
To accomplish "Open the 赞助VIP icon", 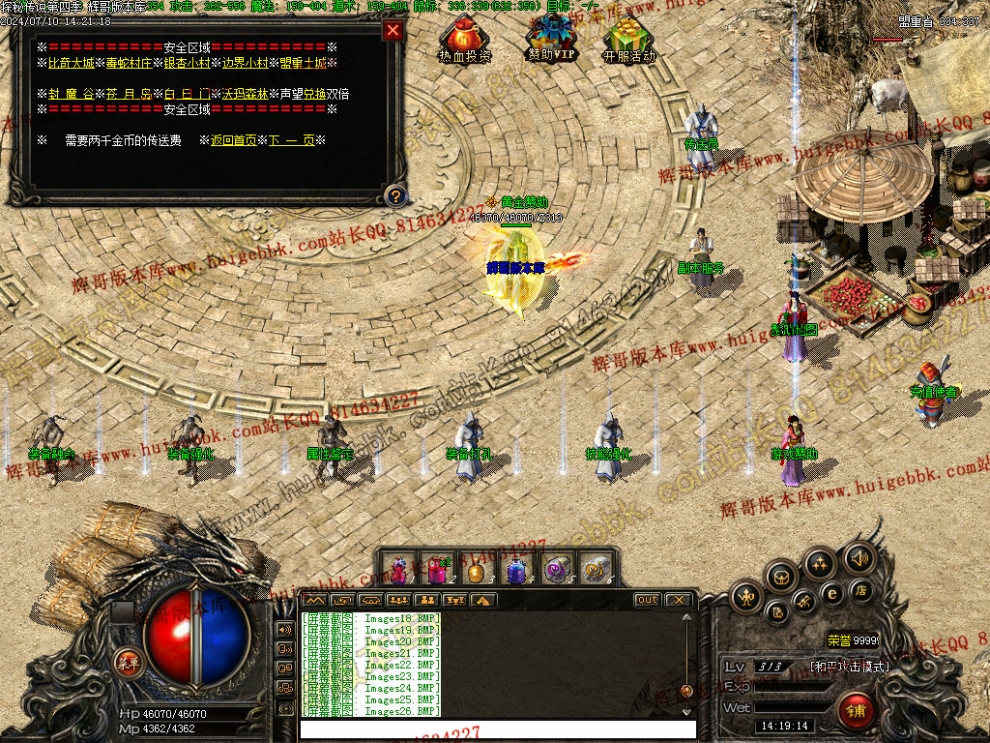I will click(x=550, y=38).
